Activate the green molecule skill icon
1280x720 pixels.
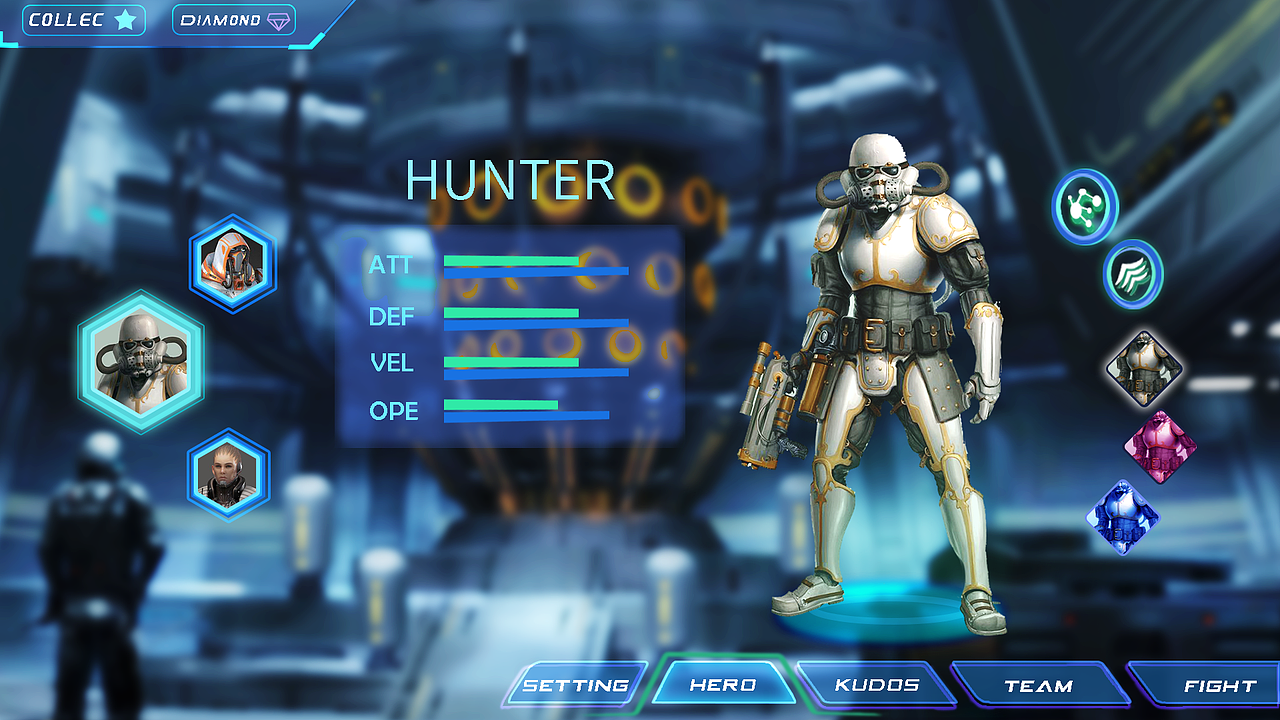[x=1085, y=206]
